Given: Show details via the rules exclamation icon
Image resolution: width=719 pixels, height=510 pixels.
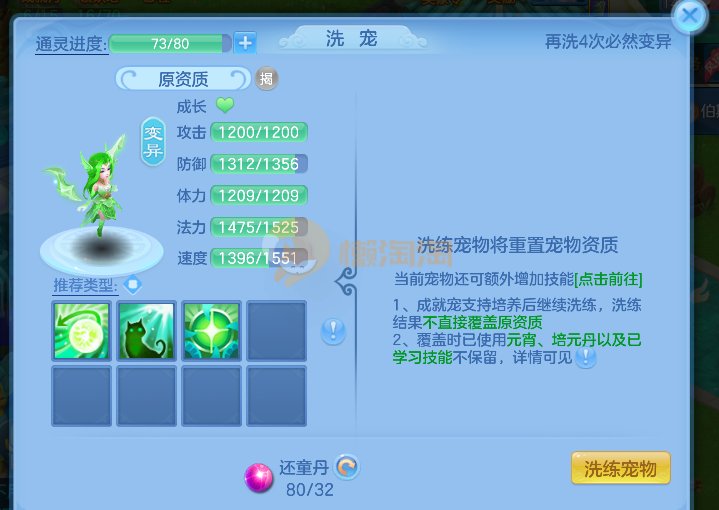Looking at the screenshot, I should pos(585,357).
